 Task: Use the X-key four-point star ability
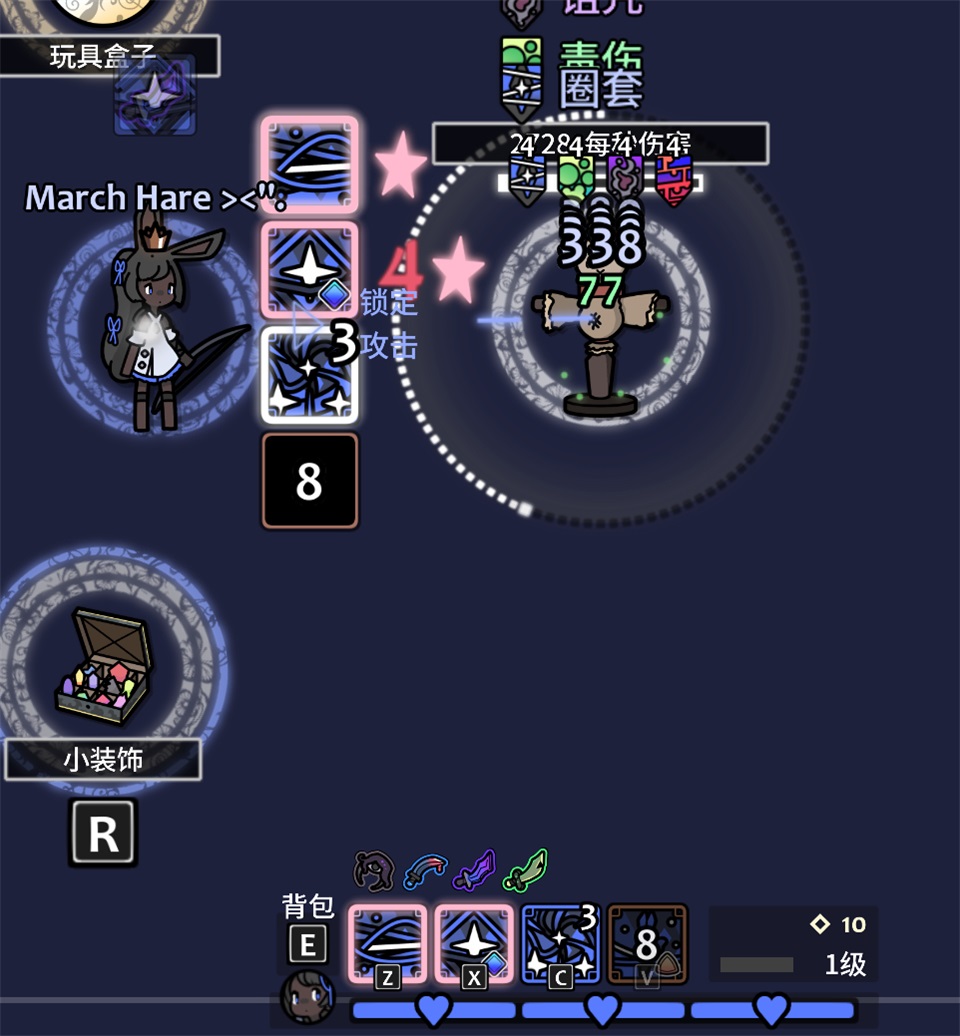coord(473,944)
